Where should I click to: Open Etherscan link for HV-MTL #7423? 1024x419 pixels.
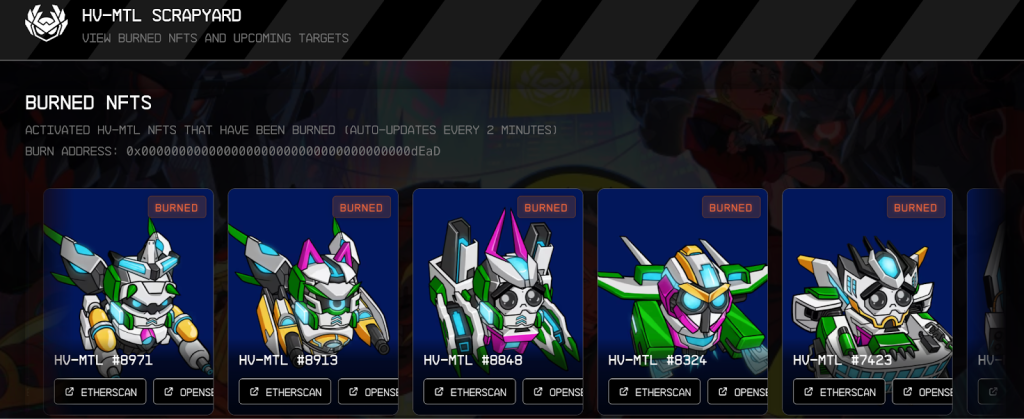click(839, 392)
